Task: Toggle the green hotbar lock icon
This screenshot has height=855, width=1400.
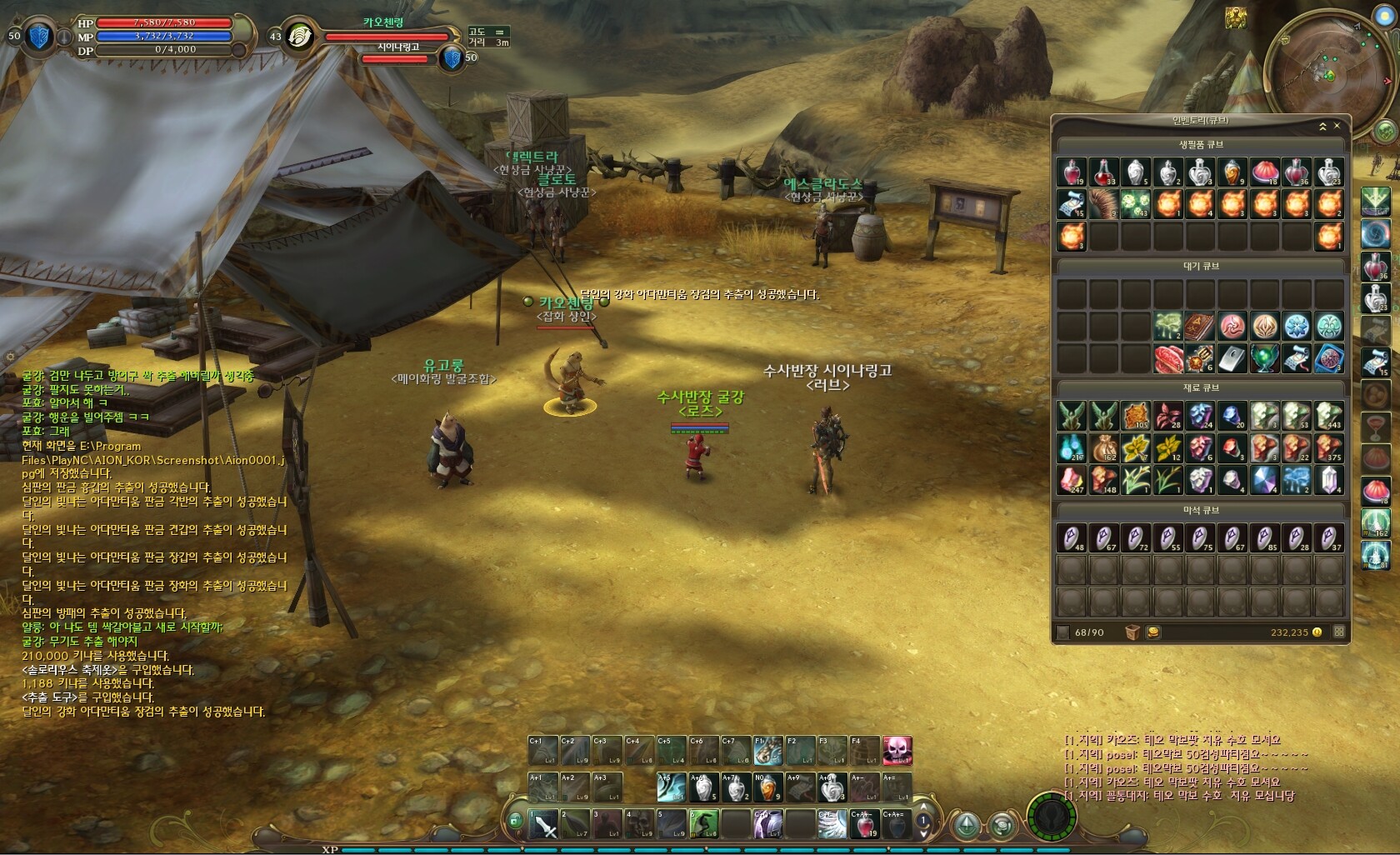Action: click(x=515, y=822)
